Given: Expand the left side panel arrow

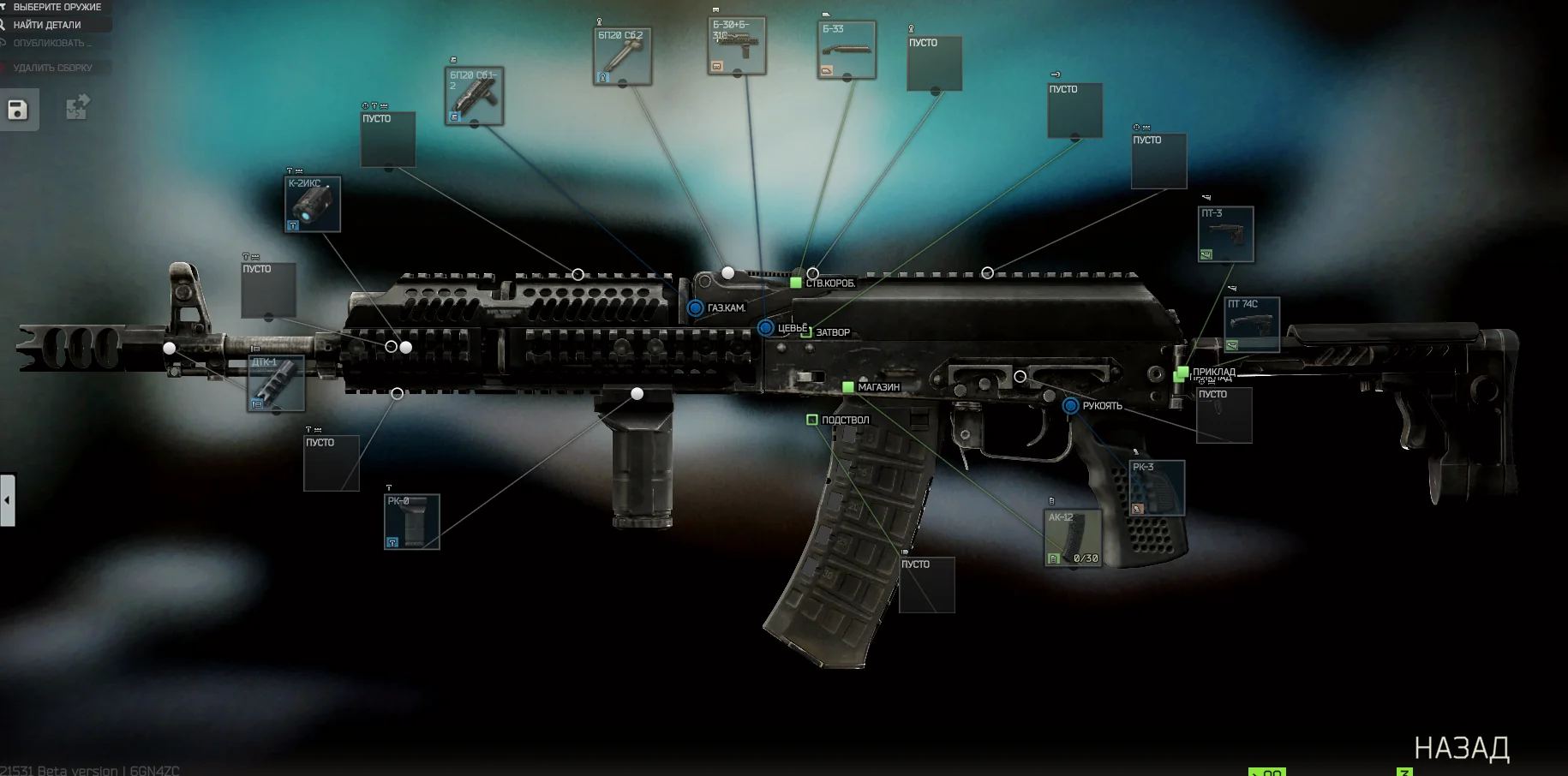Looking at the screenshot, I should pos(7,500).
